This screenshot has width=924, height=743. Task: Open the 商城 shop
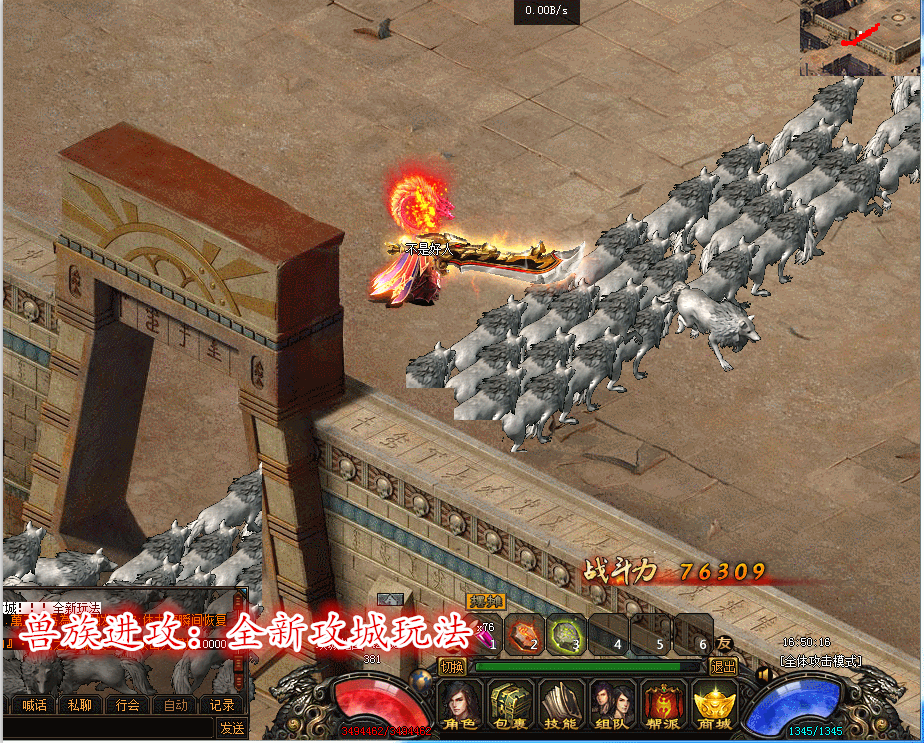[714, 705]
